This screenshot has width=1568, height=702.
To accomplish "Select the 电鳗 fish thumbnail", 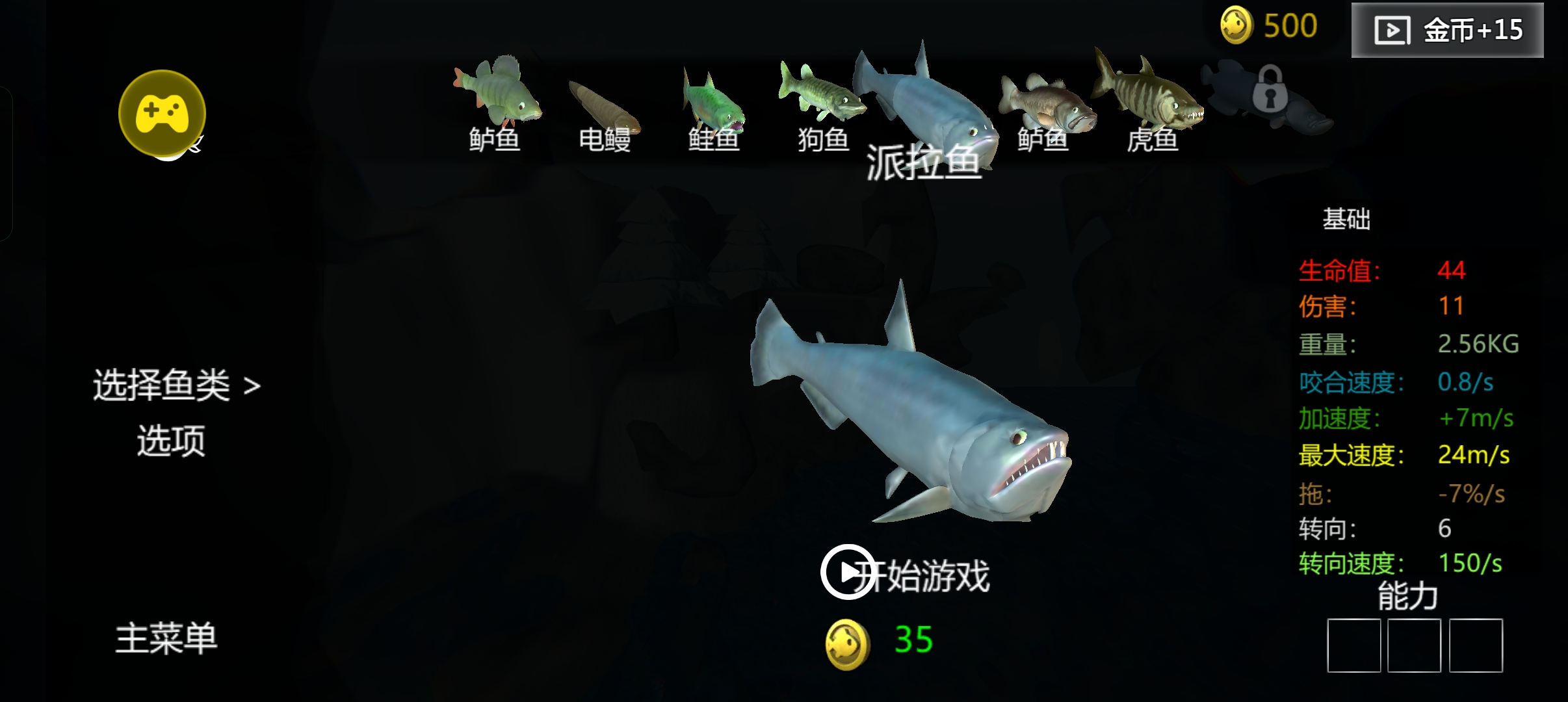I will point(605,104).
